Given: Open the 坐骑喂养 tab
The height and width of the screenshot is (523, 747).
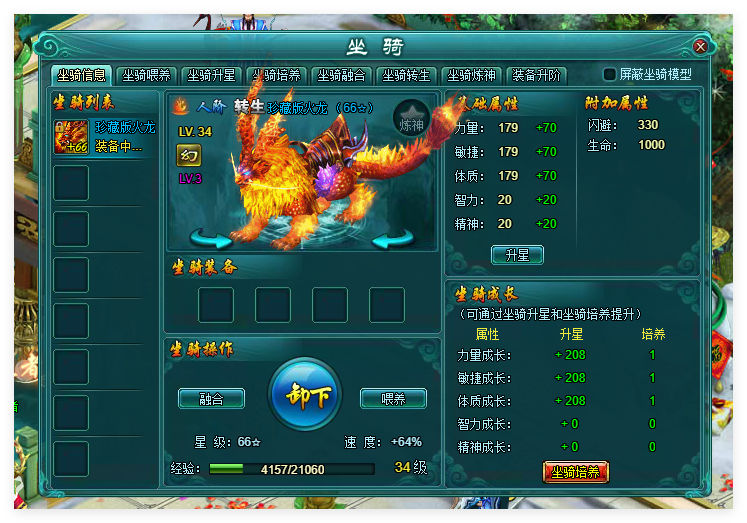Looking at the screenshot, I should point(147,75).
